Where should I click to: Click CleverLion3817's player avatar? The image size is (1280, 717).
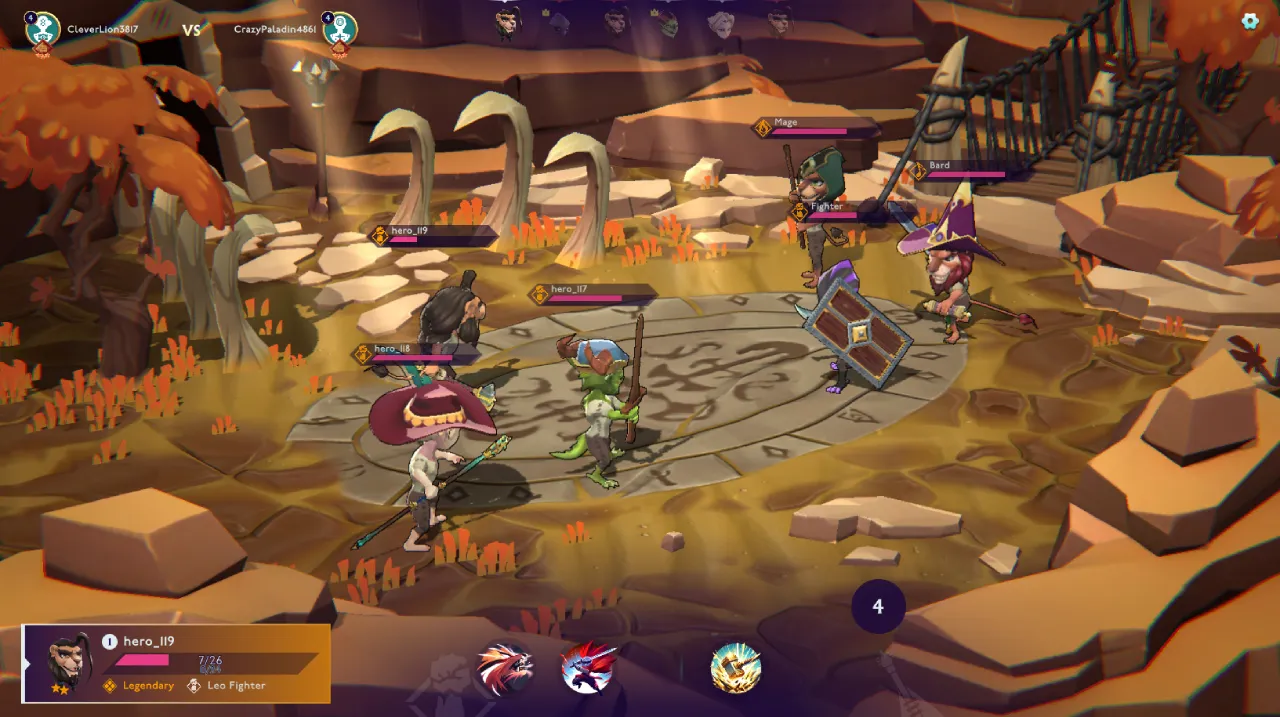[43, 29]
